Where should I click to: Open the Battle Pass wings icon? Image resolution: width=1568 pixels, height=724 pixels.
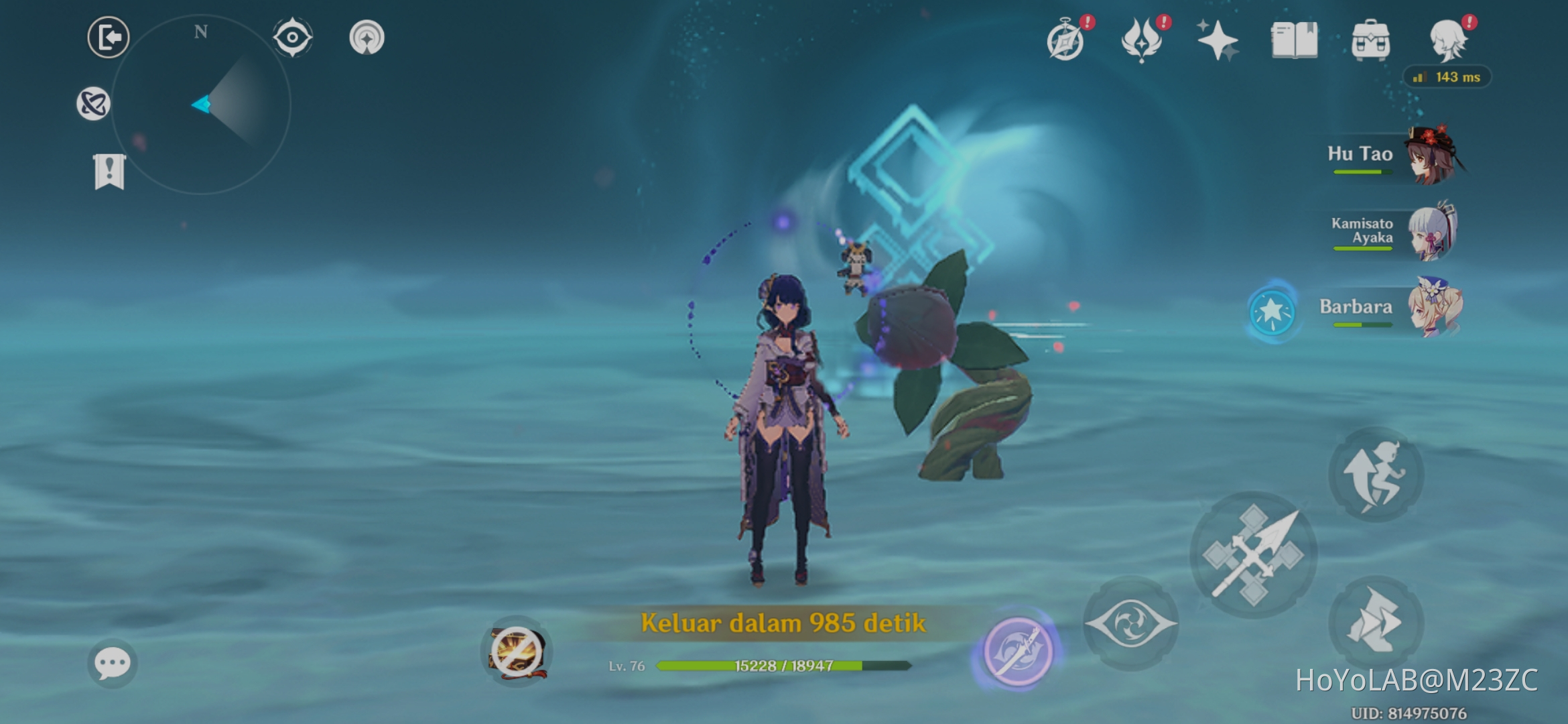tap(1142, 40)
